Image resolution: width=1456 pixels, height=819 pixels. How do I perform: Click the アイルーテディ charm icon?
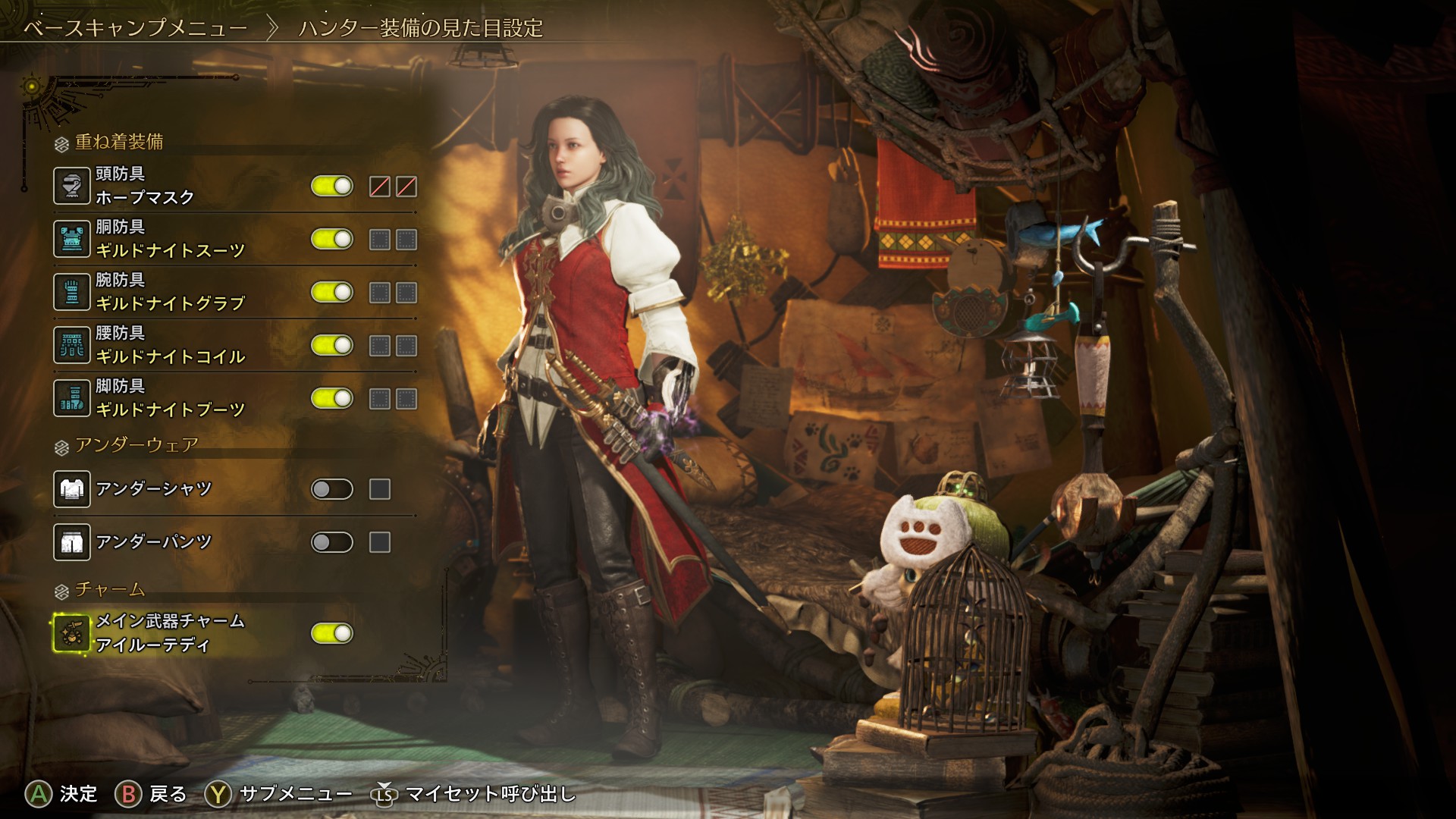(72, 633)
